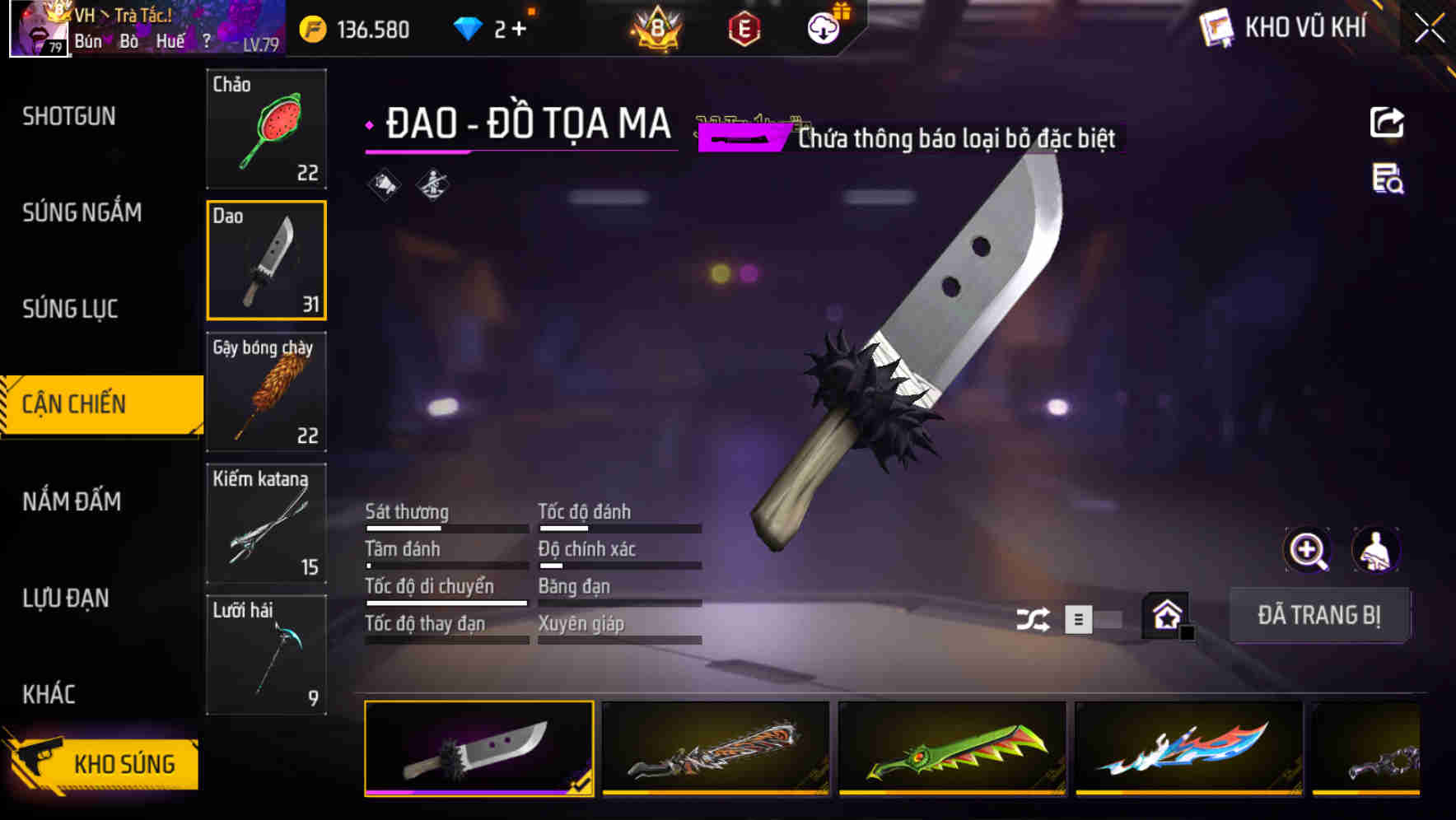
Task: Click the blue diamond currency icon
Action: (469, 27)
